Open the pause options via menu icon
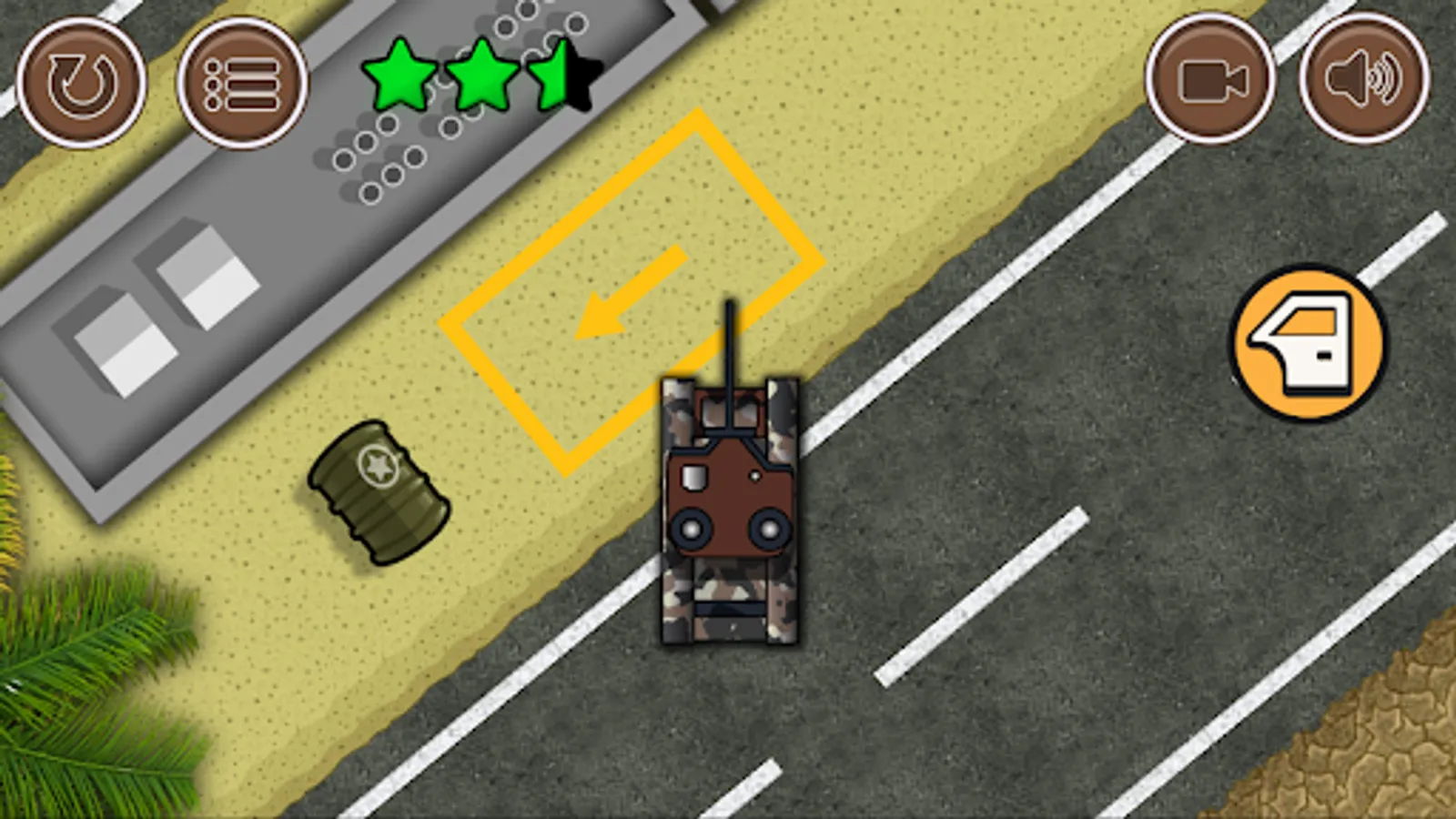The height and width of the screenshot is (819, 1456). [246, 82]
